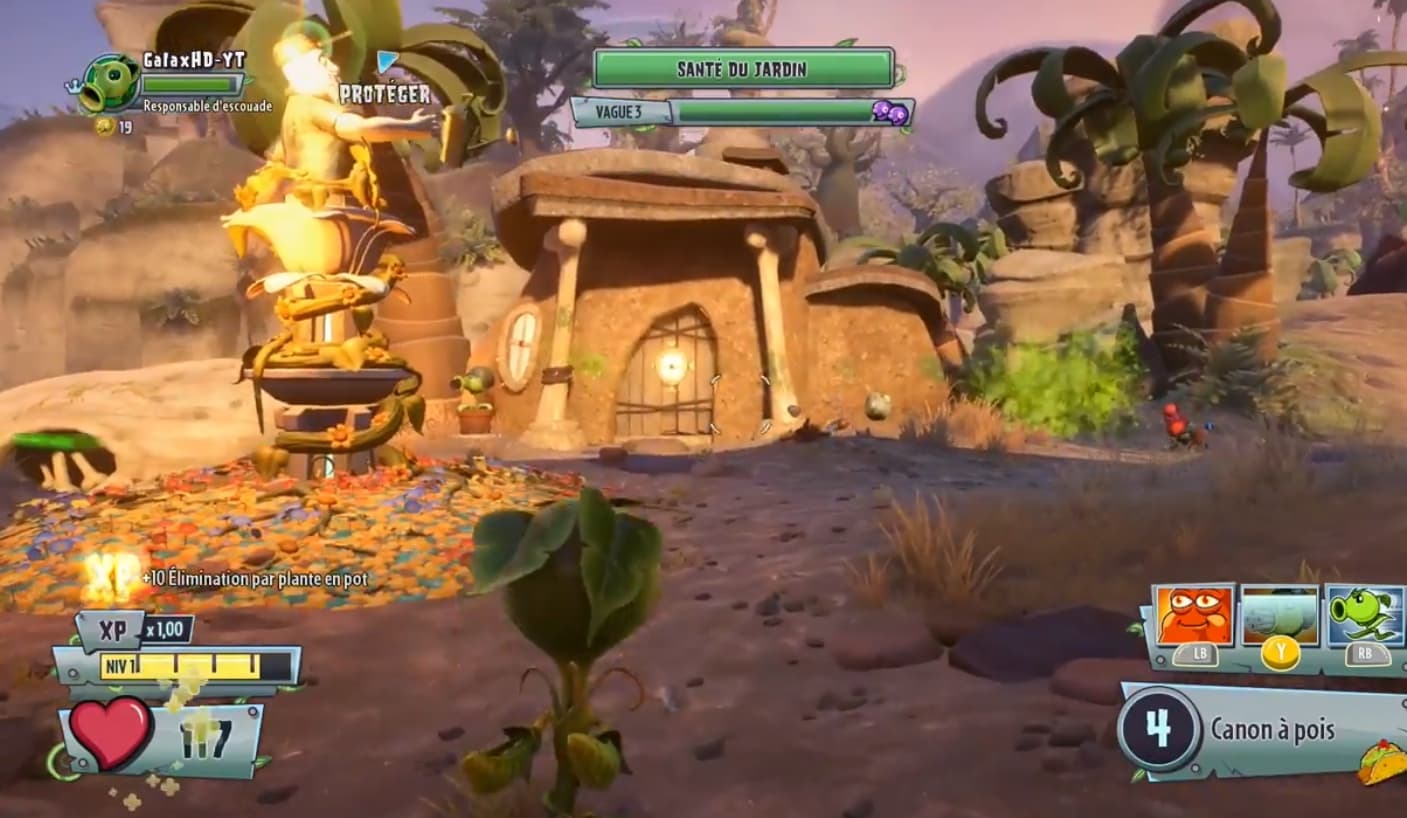Click the ammo counter showing 4

(1159, 729)
